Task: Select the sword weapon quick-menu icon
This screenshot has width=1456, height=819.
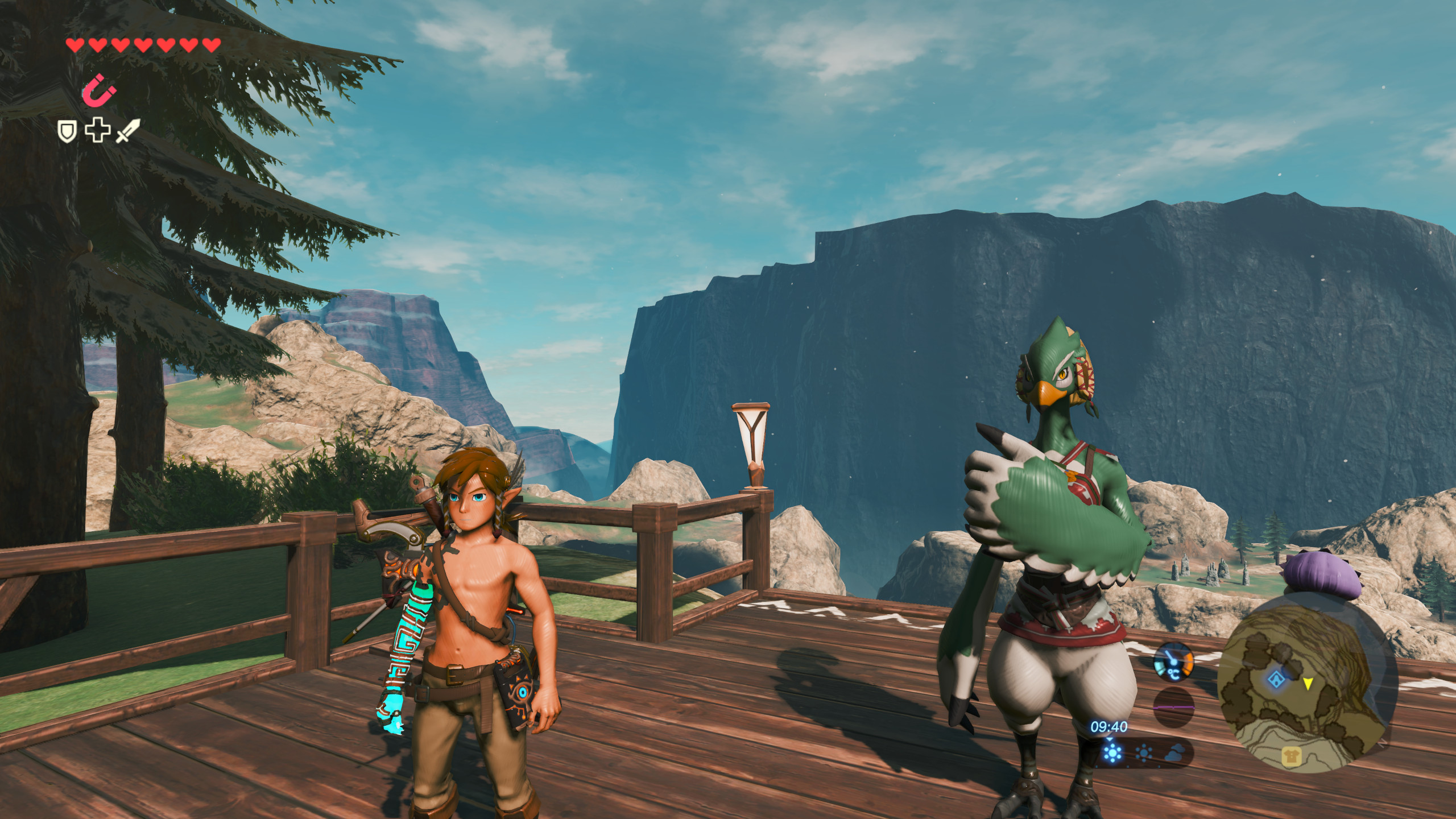Action: point(127,131)
